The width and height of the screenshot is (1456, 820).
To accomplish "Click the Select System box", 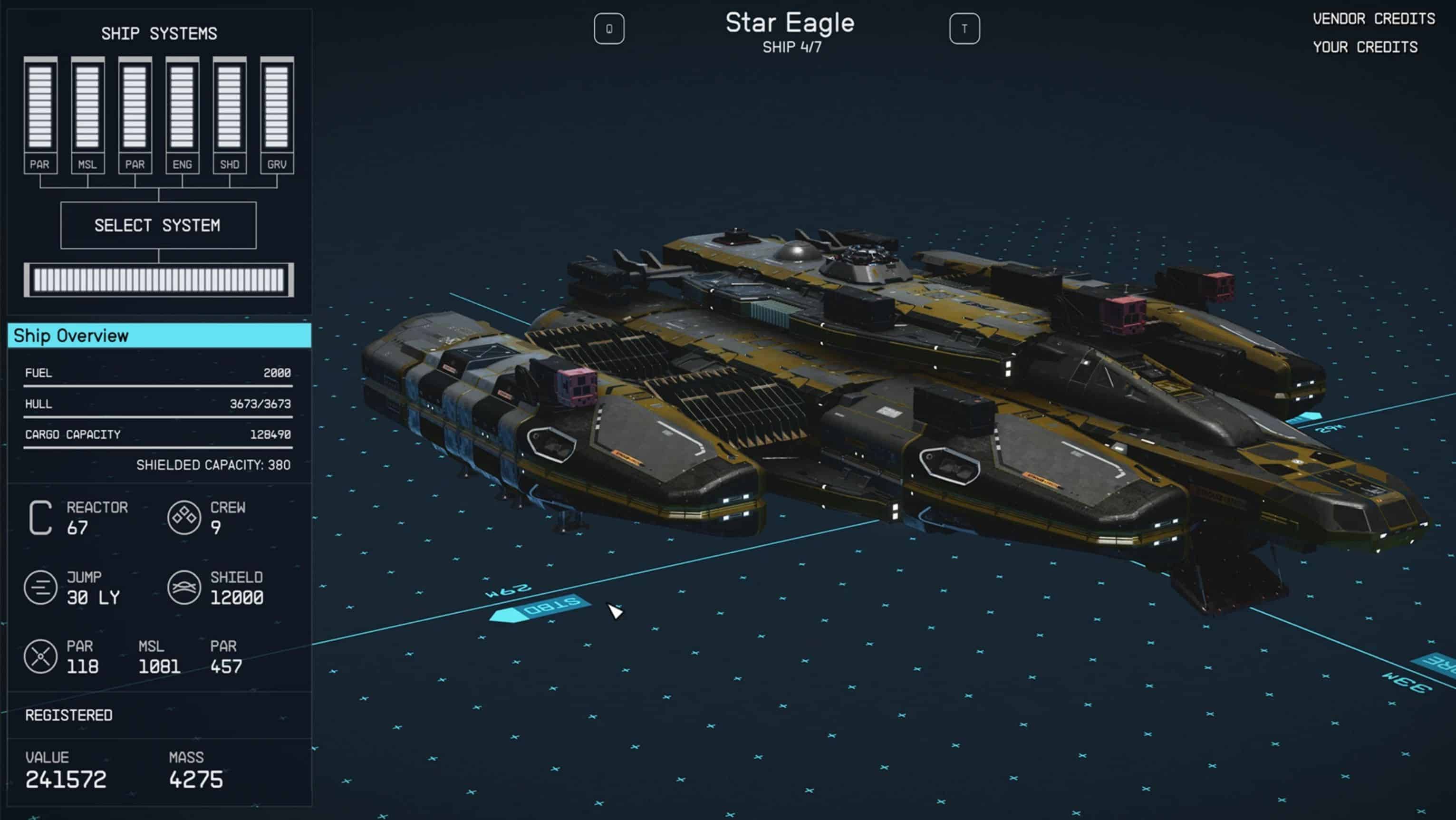I will point(158,225).
